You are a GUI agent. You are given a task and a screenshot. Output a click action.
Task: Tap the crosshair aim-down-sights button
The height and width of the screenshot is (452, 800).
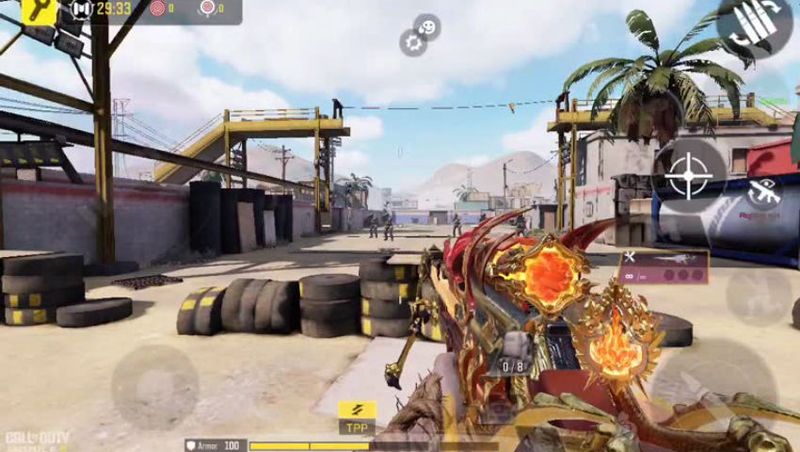[689, 176]
